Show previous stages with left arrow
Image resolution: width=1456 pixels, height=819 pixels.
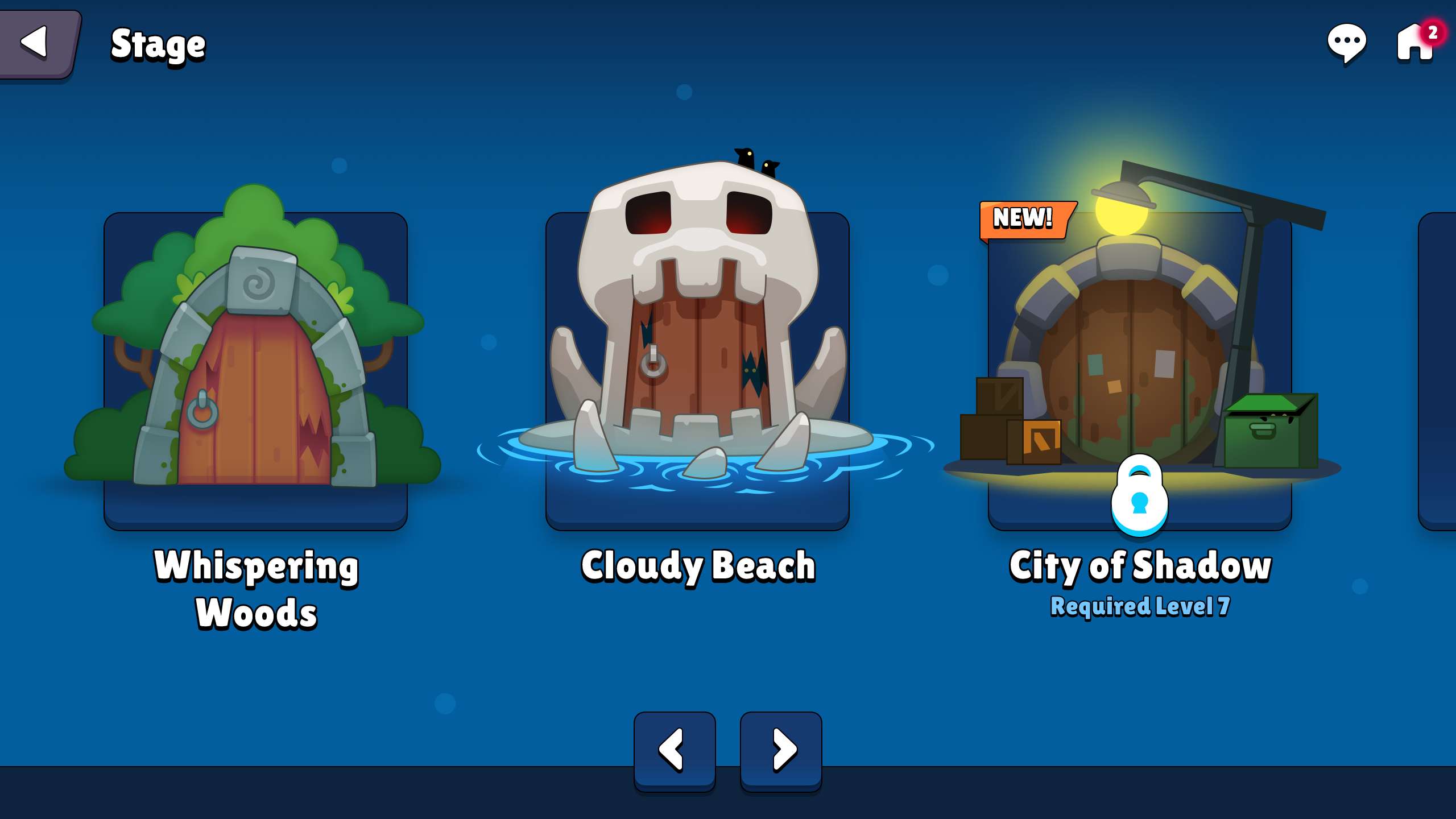[675, 750]
